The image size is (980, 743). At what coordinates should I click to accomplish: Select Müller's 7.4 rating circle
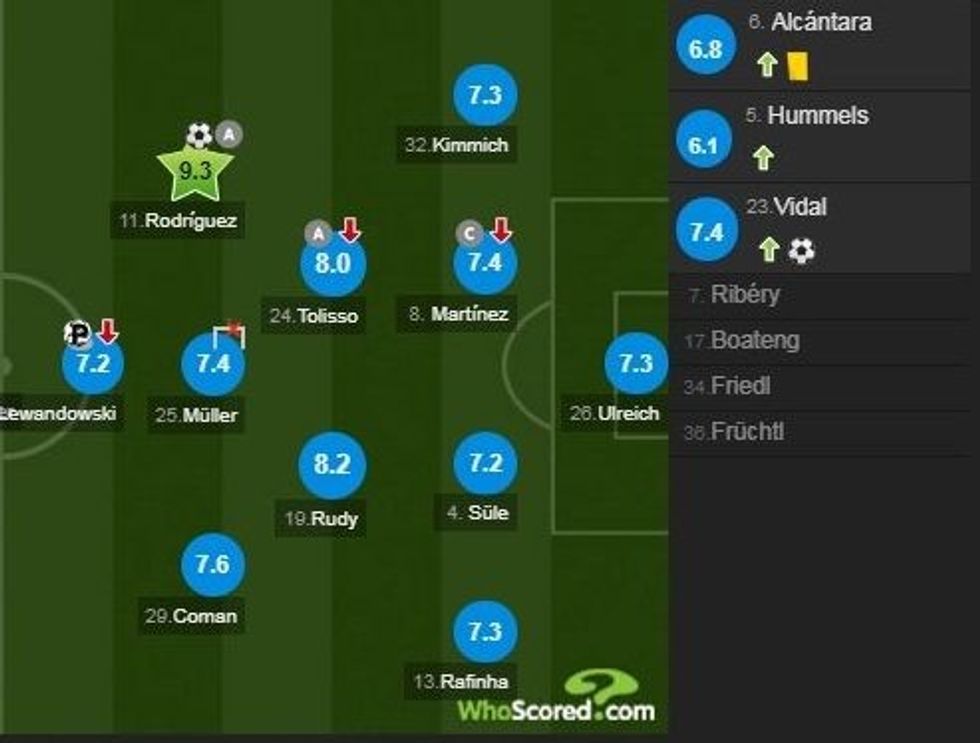[213, 364]
